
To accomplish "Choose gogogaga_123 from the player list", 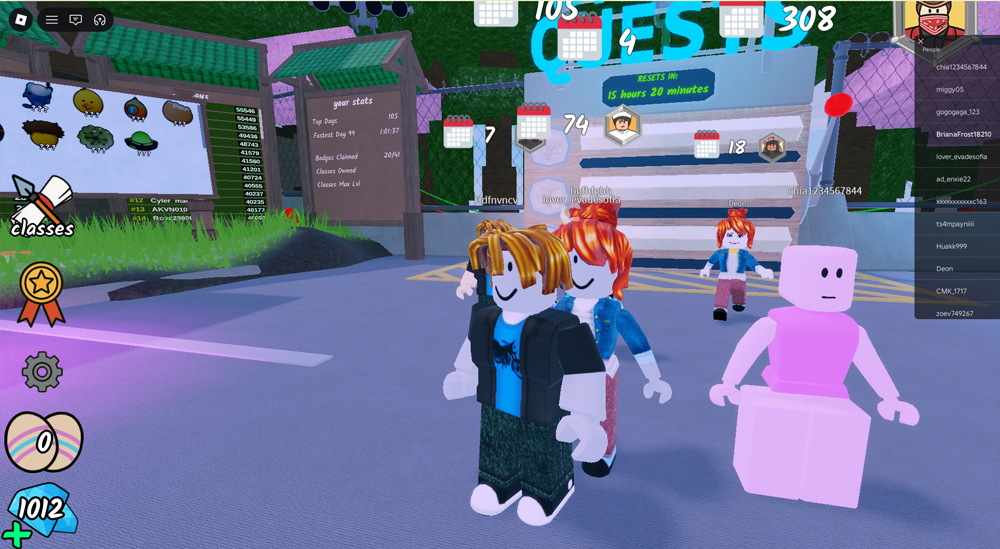I will [x=957, y=112].
